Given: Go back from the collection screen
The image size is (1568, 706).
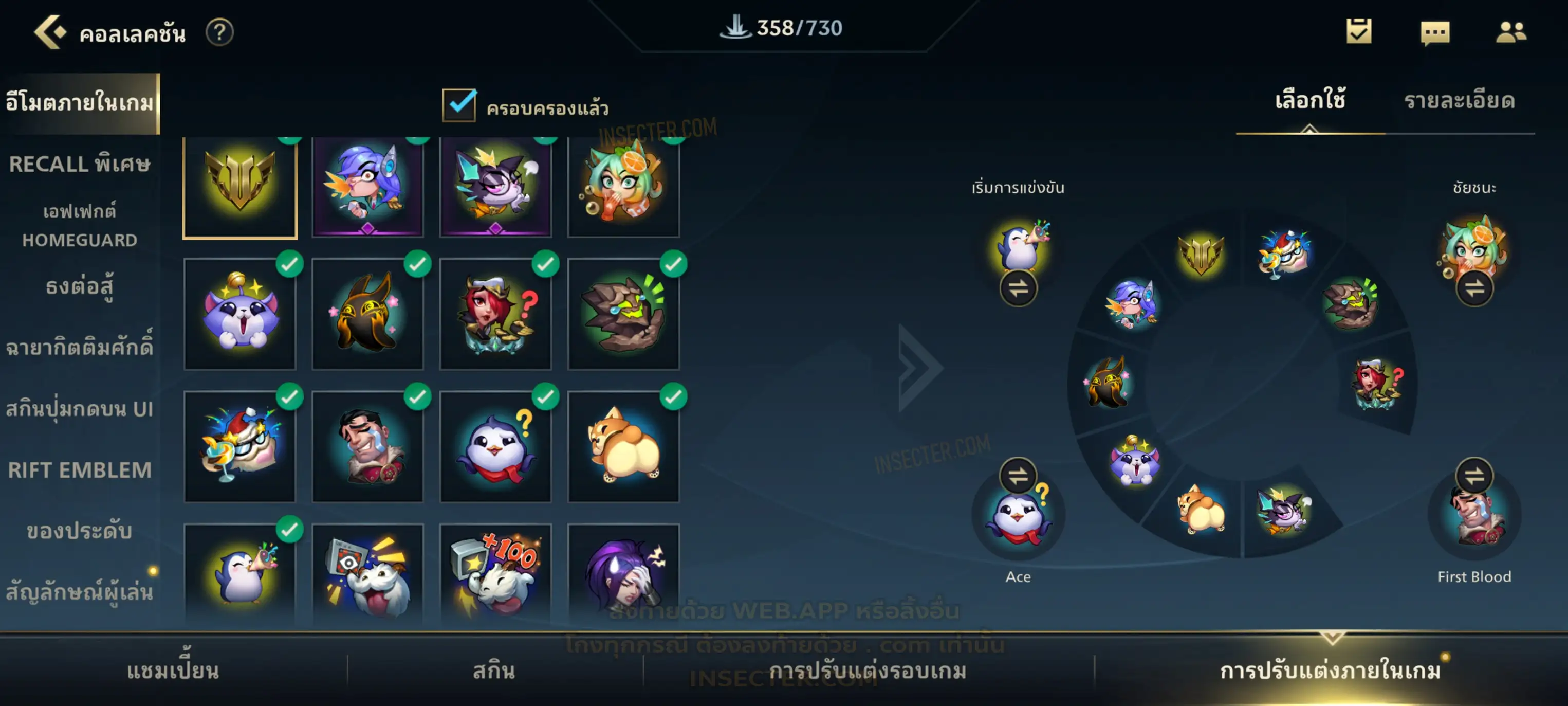Looking at the screenshot, I should coord(50,32).
